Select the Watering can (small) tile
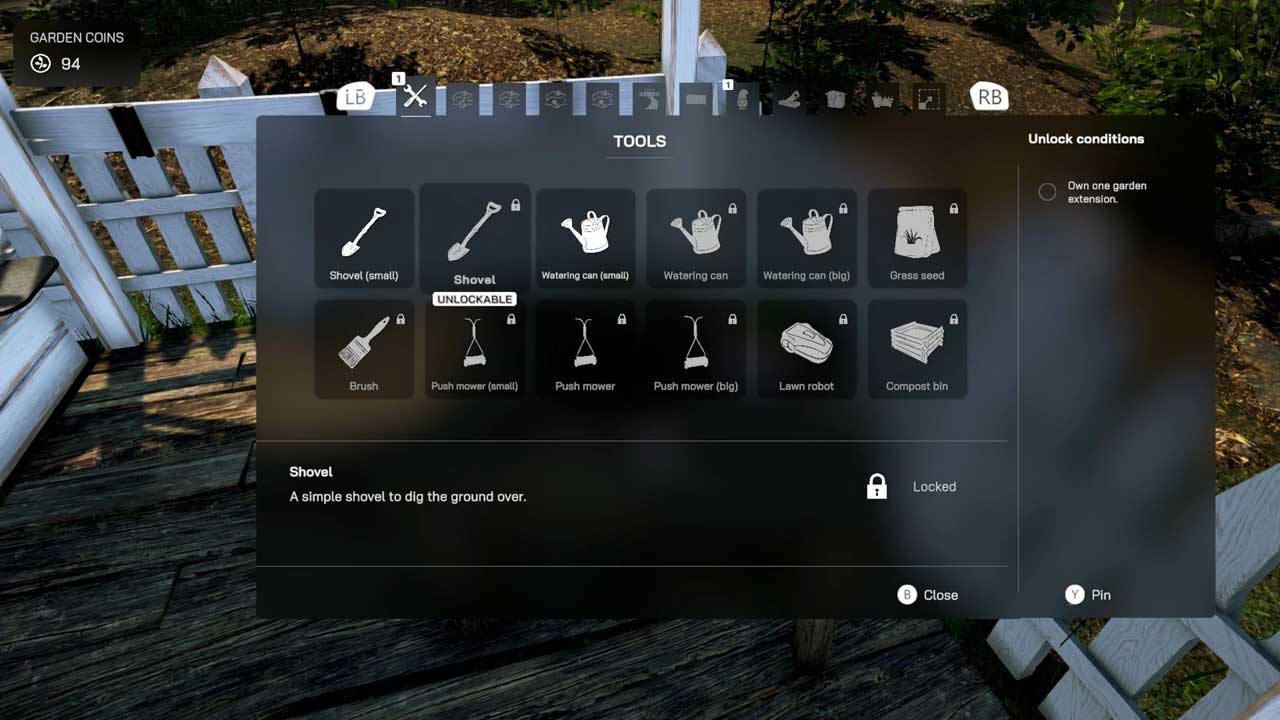1280x720 pixels. 585,238
